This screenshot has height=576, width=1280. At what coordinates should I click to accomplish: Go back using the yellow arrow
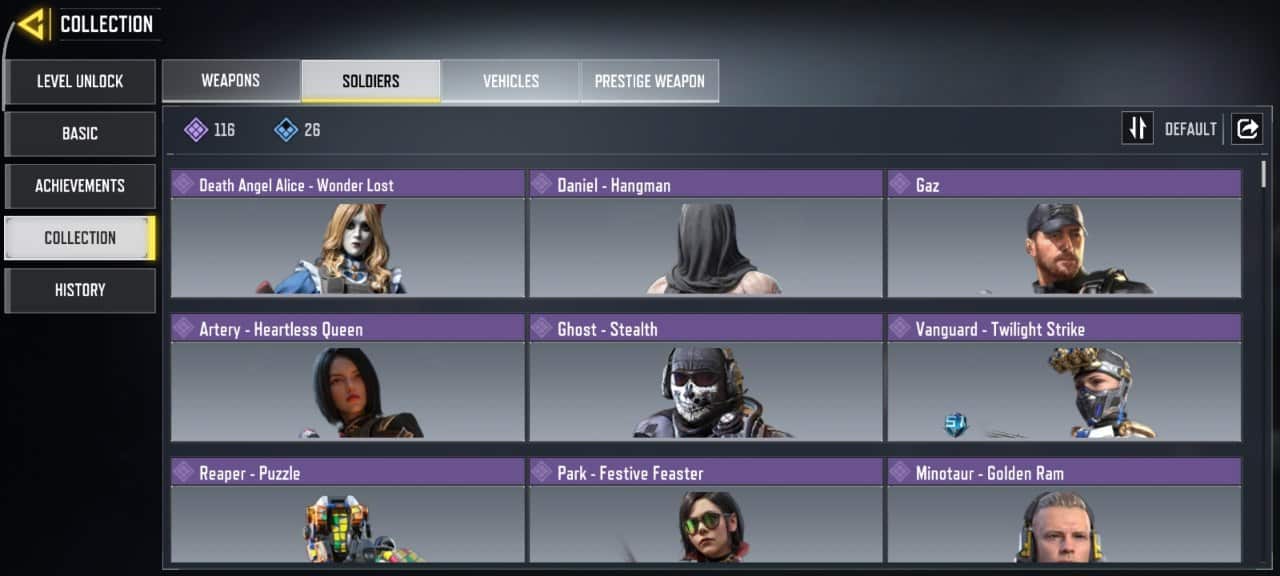click(31, 24)
